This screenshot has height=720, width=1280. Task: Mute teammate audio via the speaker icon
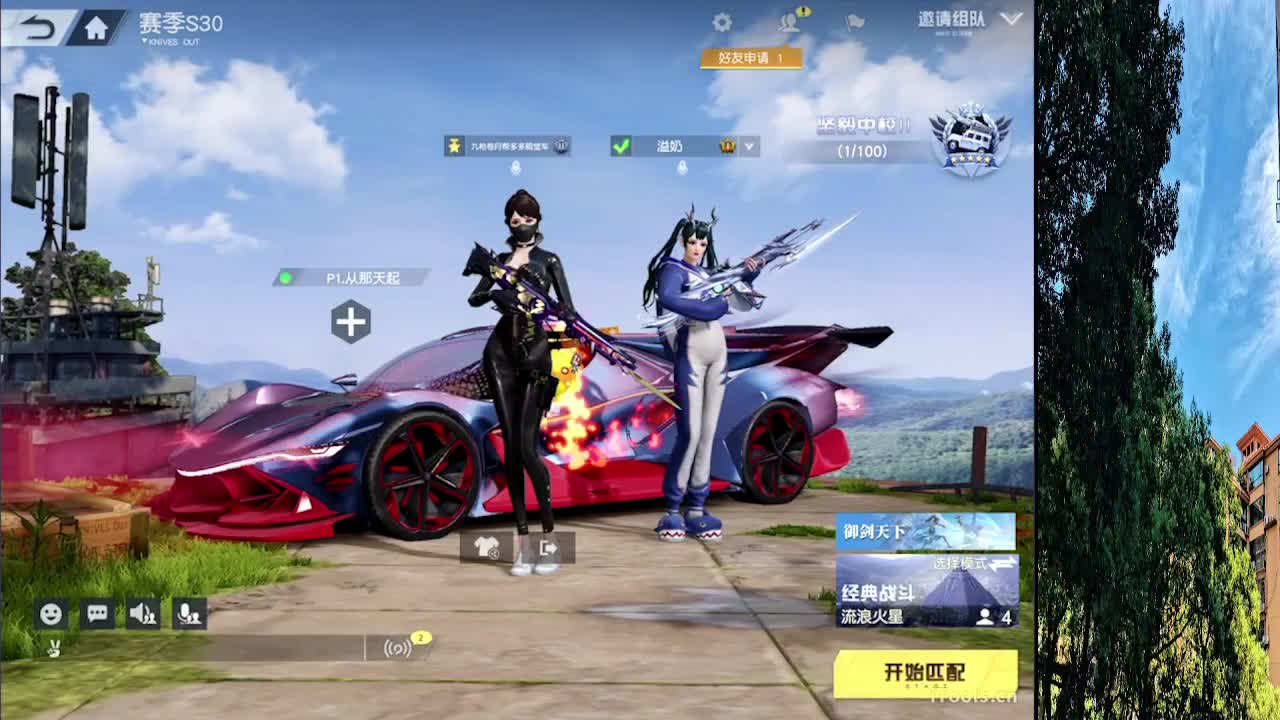143,614
